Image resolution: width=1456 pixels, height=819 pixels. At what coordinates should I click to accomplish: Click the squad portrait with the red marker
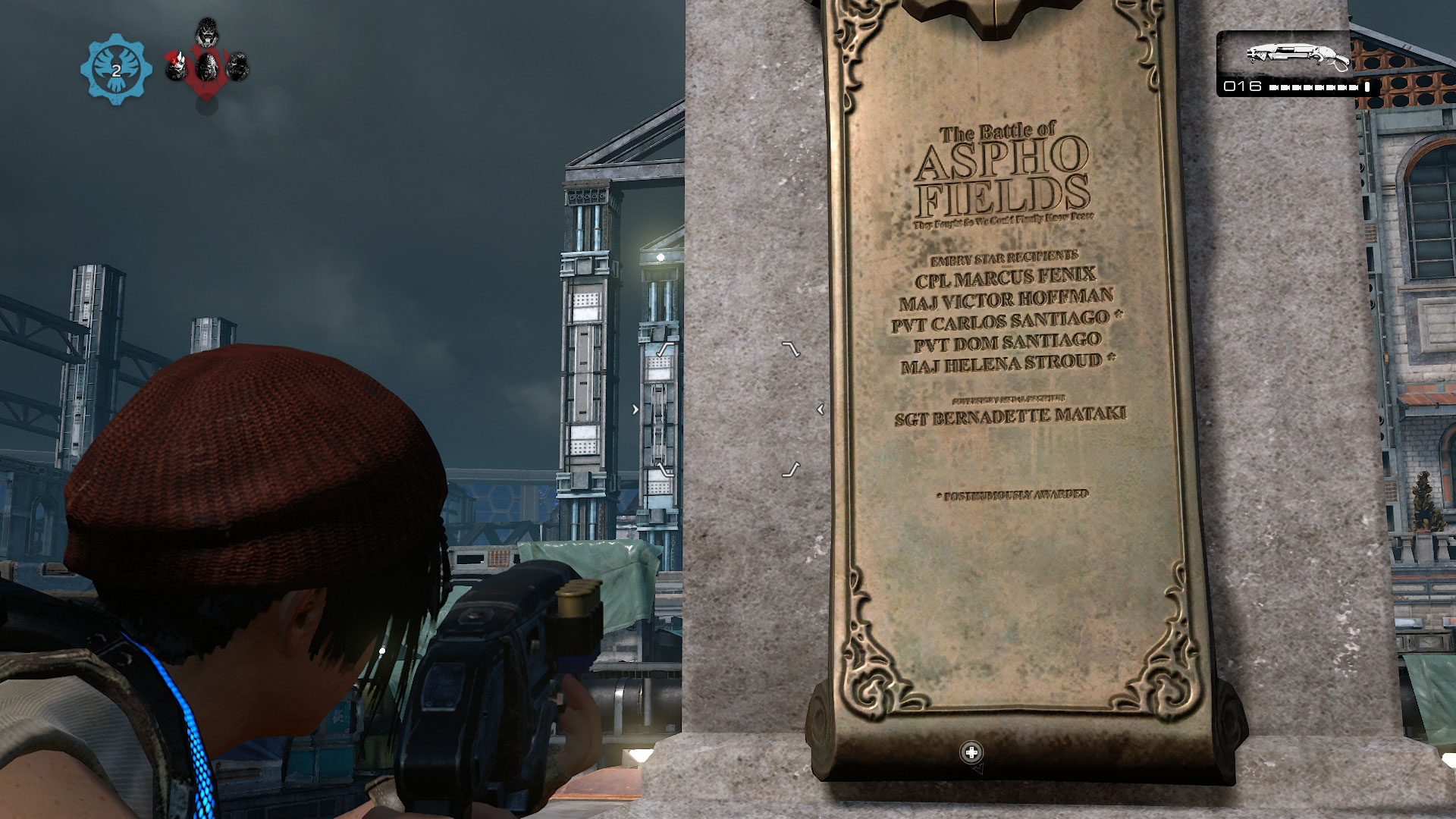177,66
